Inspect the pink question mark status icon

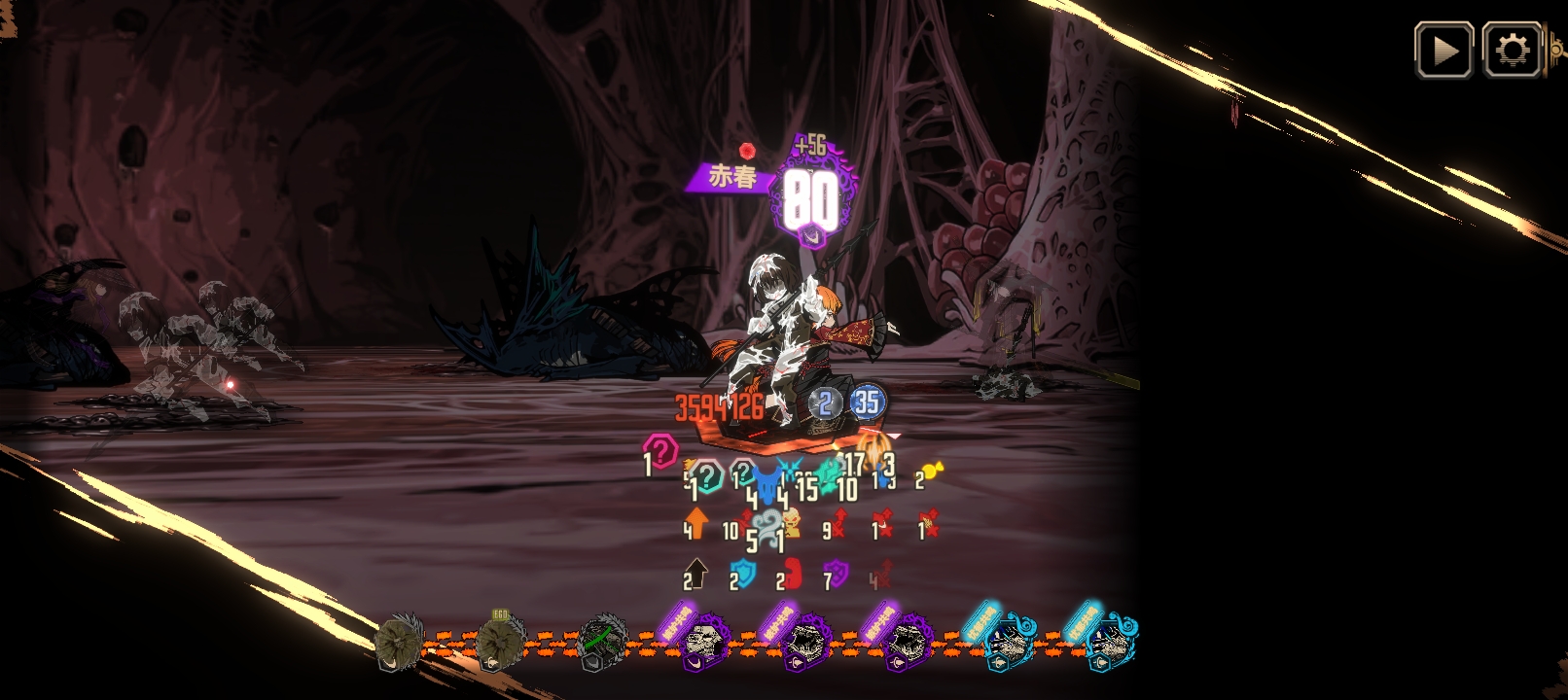(x=661, y=452)
